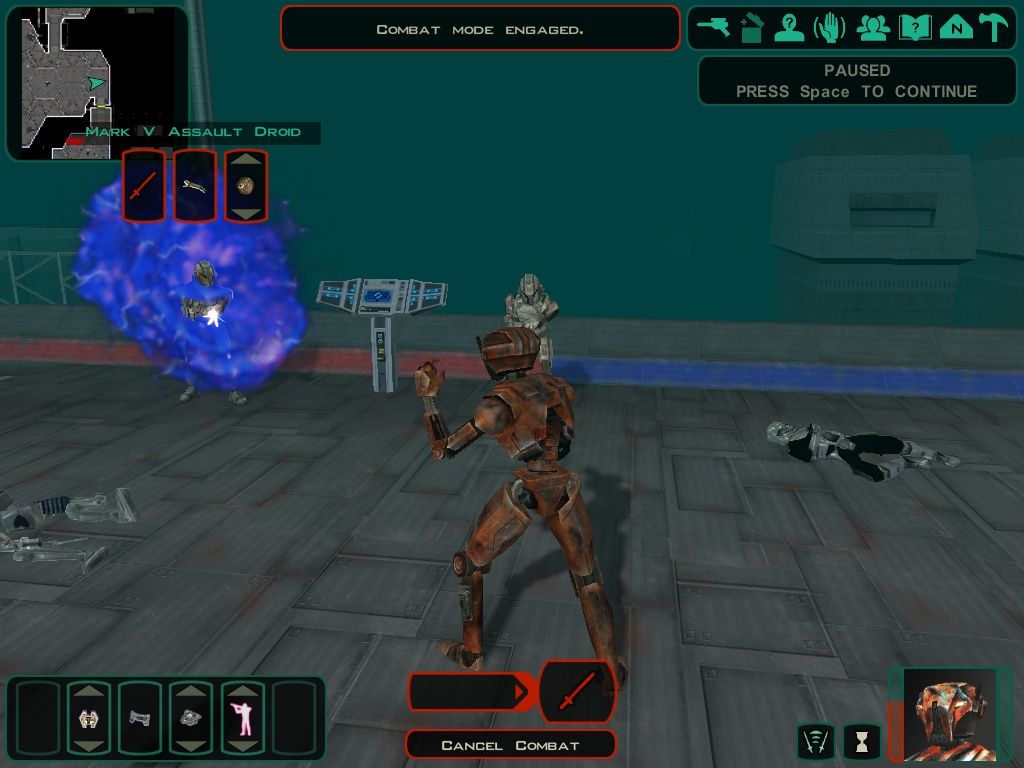Image resolution: width=1024 pixels, height=768 pixels.
Task: Select the mine item slot
Action: (x=190, y=718)
